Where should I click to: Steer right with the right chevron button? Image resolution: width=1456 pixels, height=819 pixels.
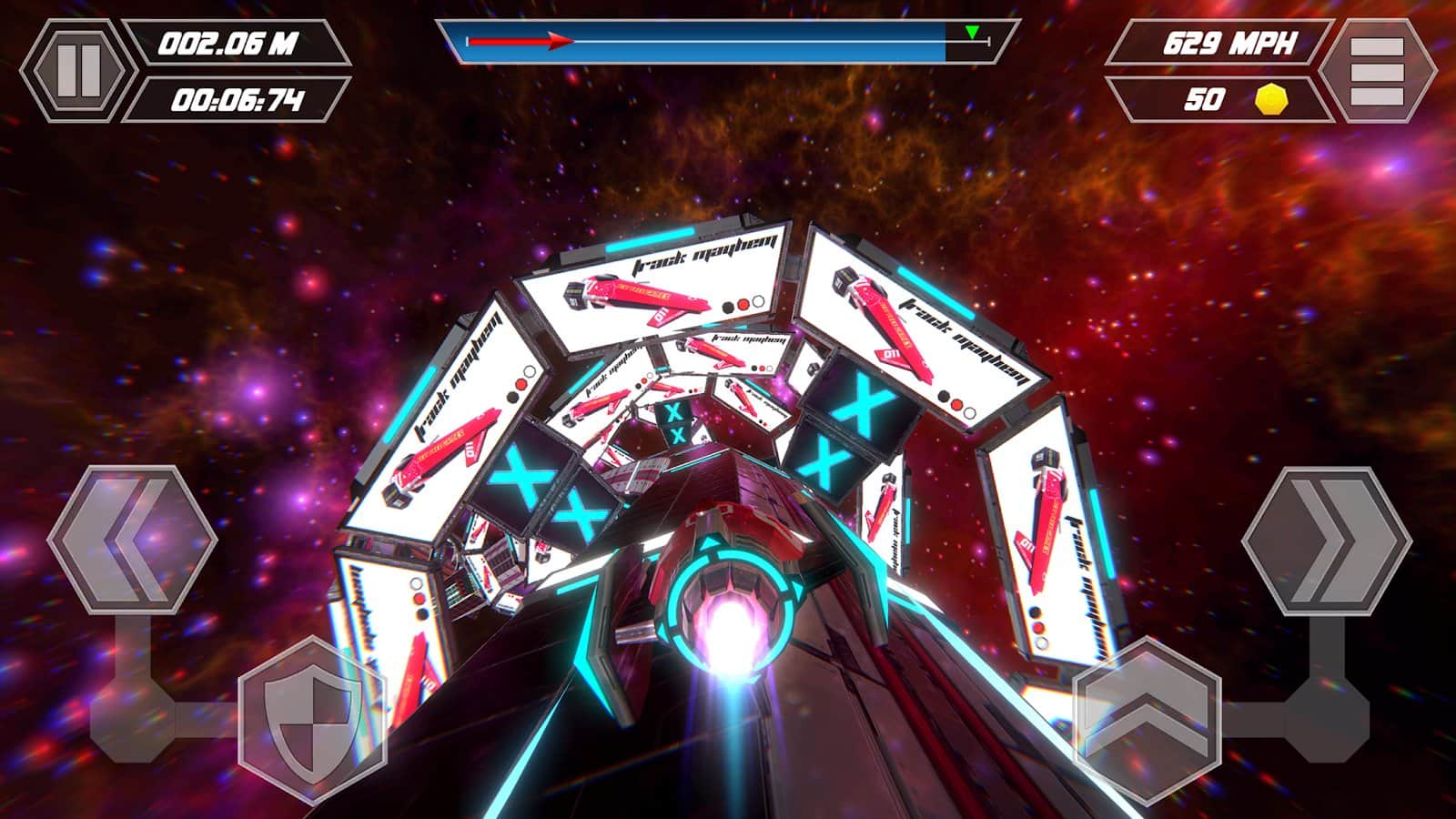coord(1327,540)
